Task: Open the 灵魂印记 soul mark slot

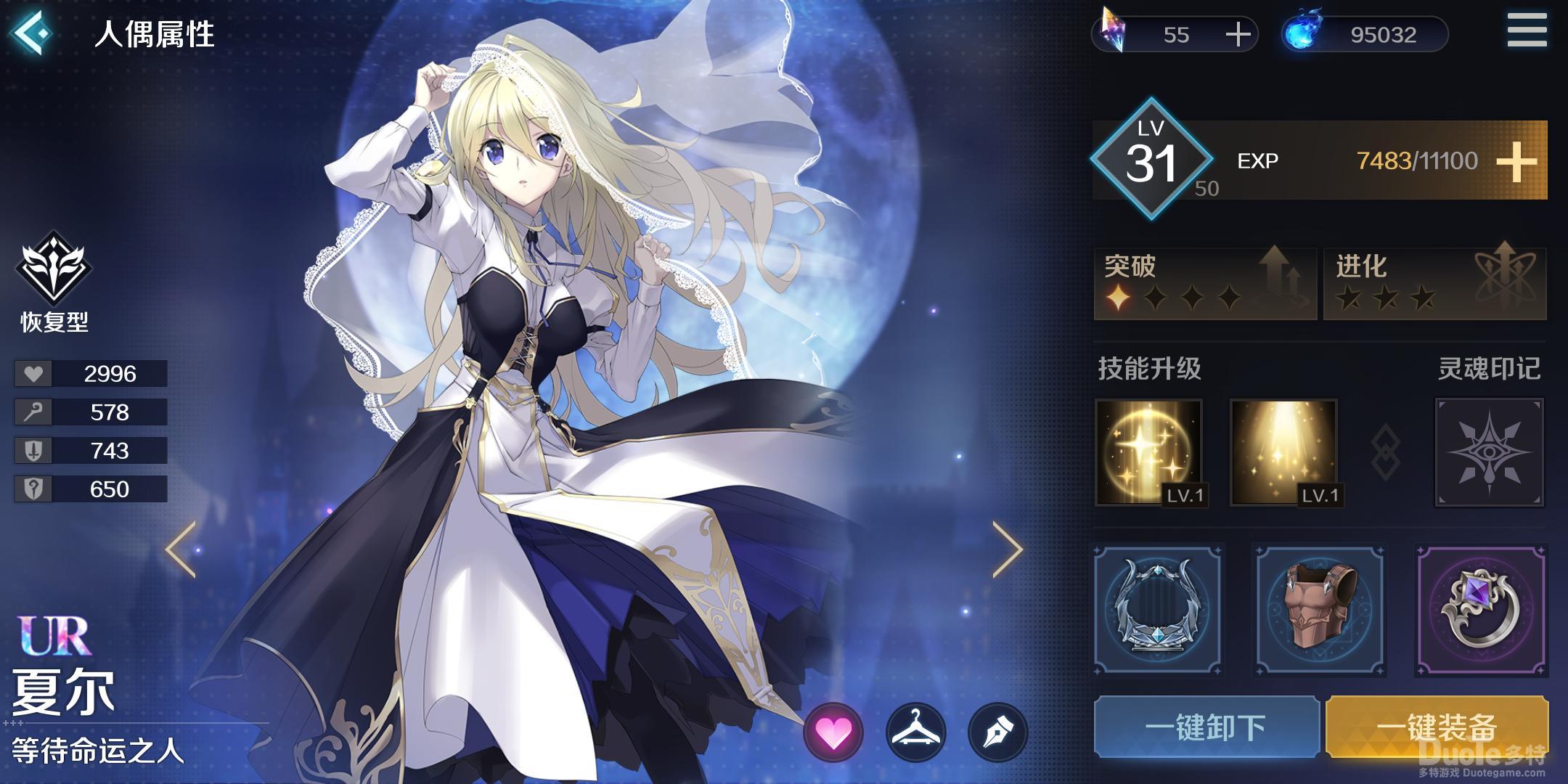Action: click(1489, 452)
